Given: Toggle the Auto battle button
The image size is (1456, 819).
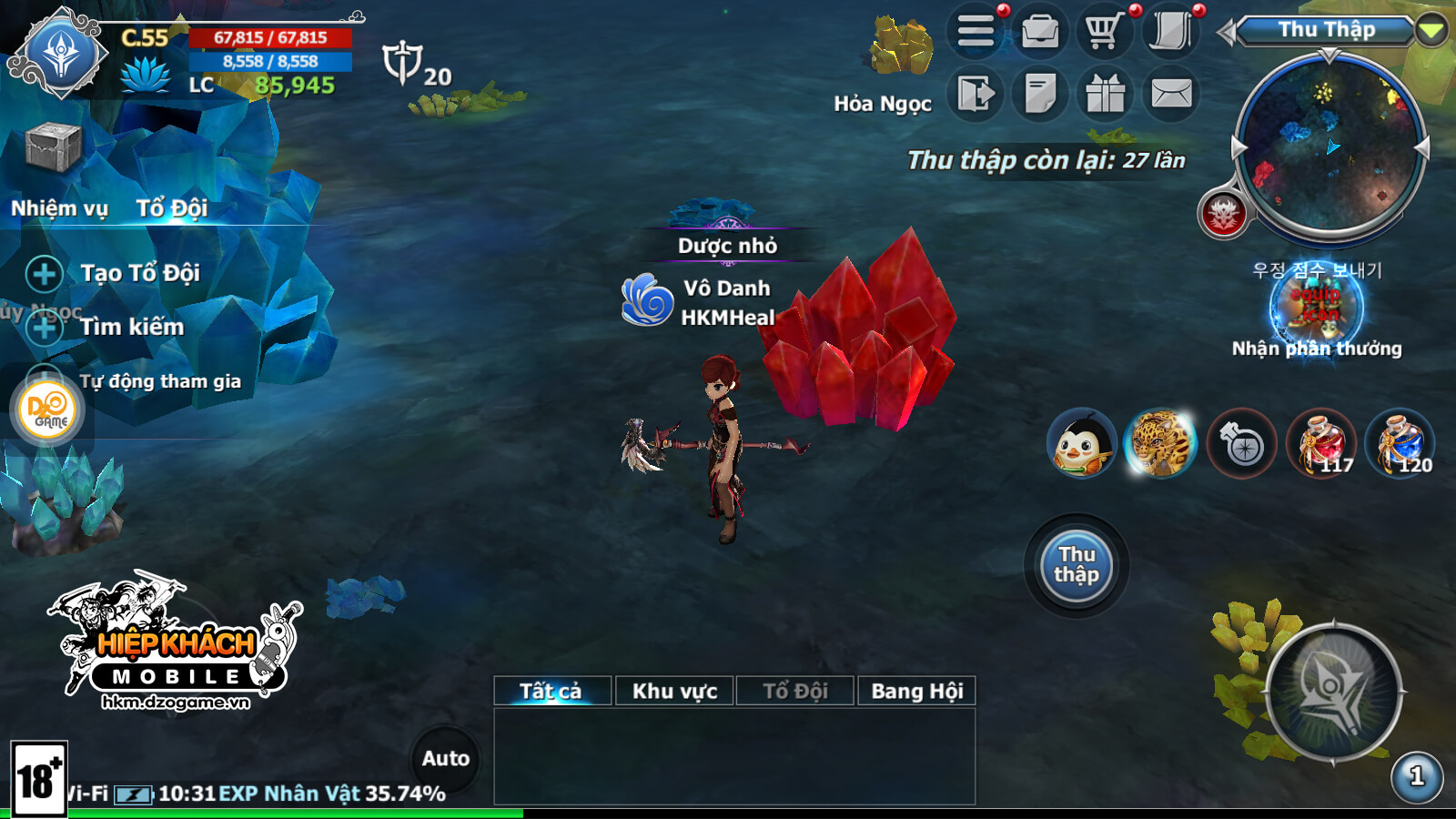Looking at the screenshot, I should 445,758.
